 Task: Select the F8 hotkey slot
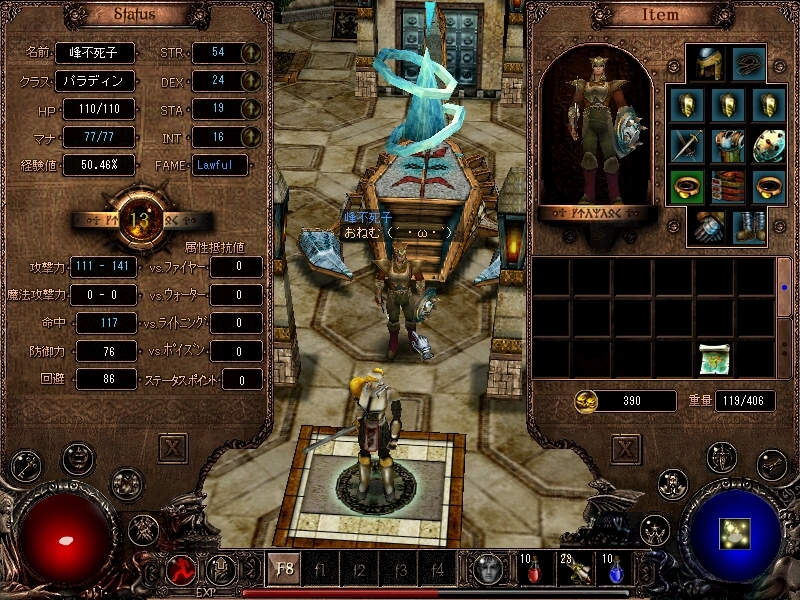pyautogui.click(x=284, y=571)
